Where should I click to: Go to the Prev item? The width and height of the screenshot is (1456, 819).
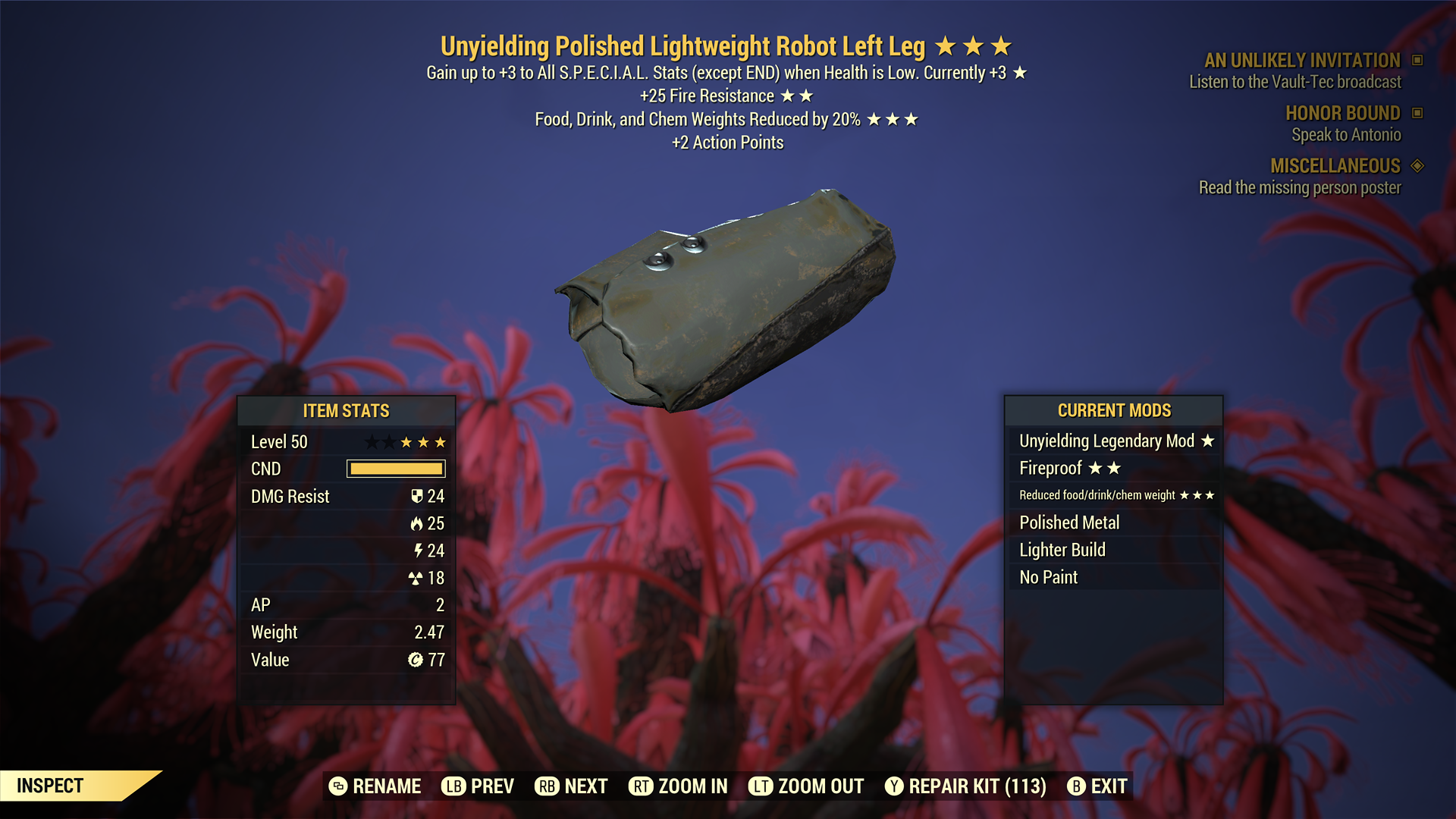[x=478, y=786]
